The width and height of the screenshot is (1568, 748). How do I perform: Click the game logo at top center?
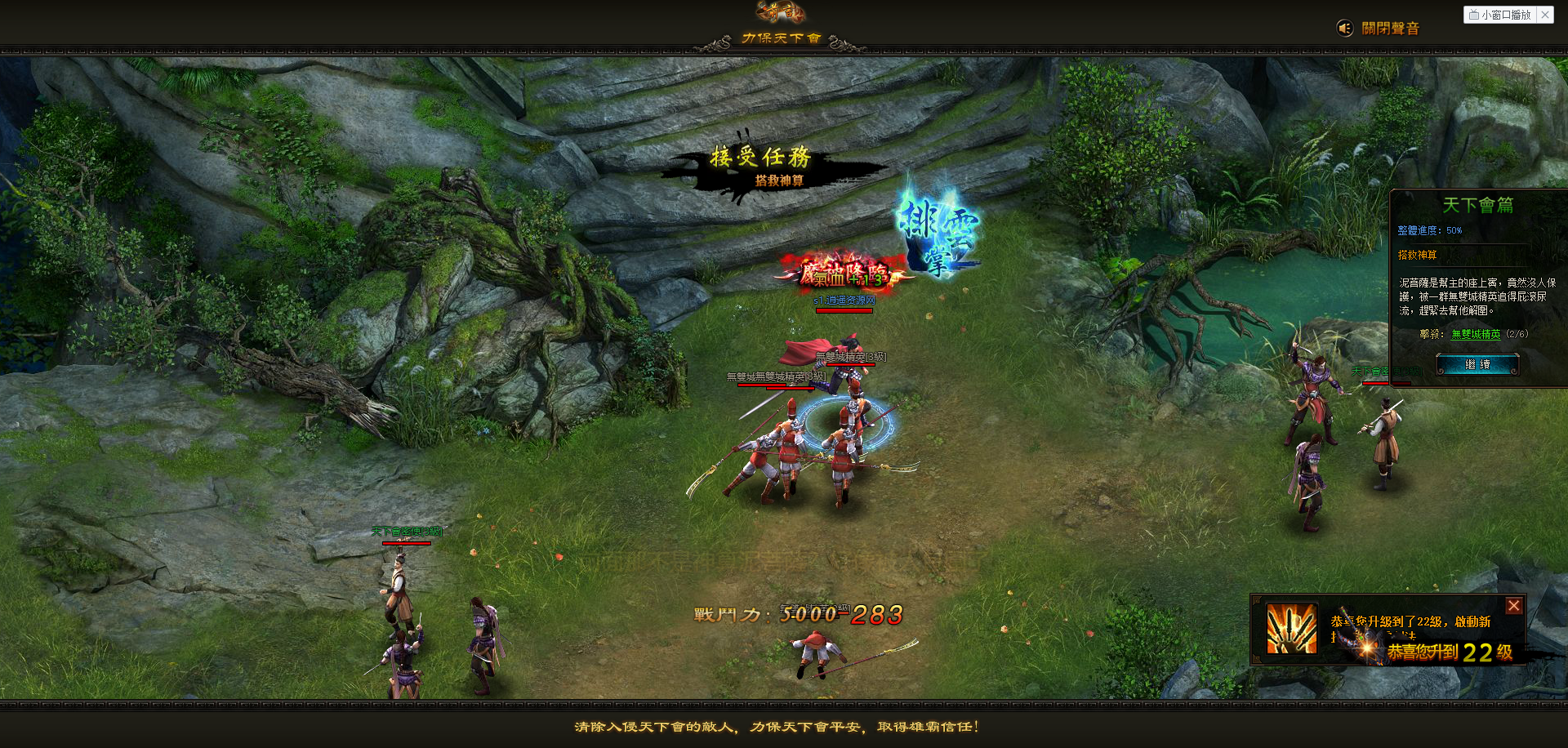point(780,12)
